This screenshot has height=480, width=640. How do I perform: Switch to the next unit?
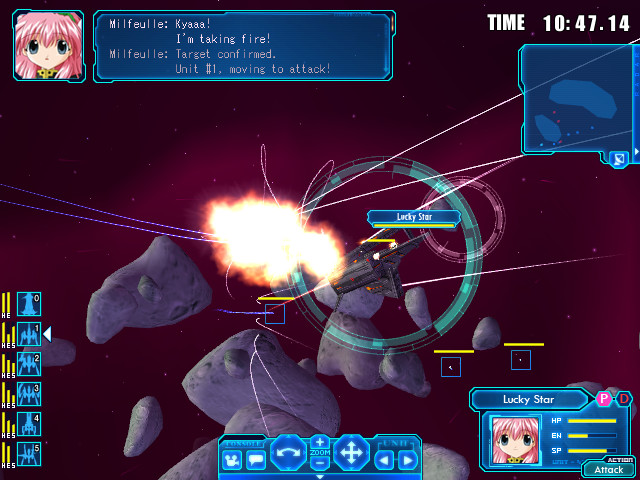coord(407,460)
